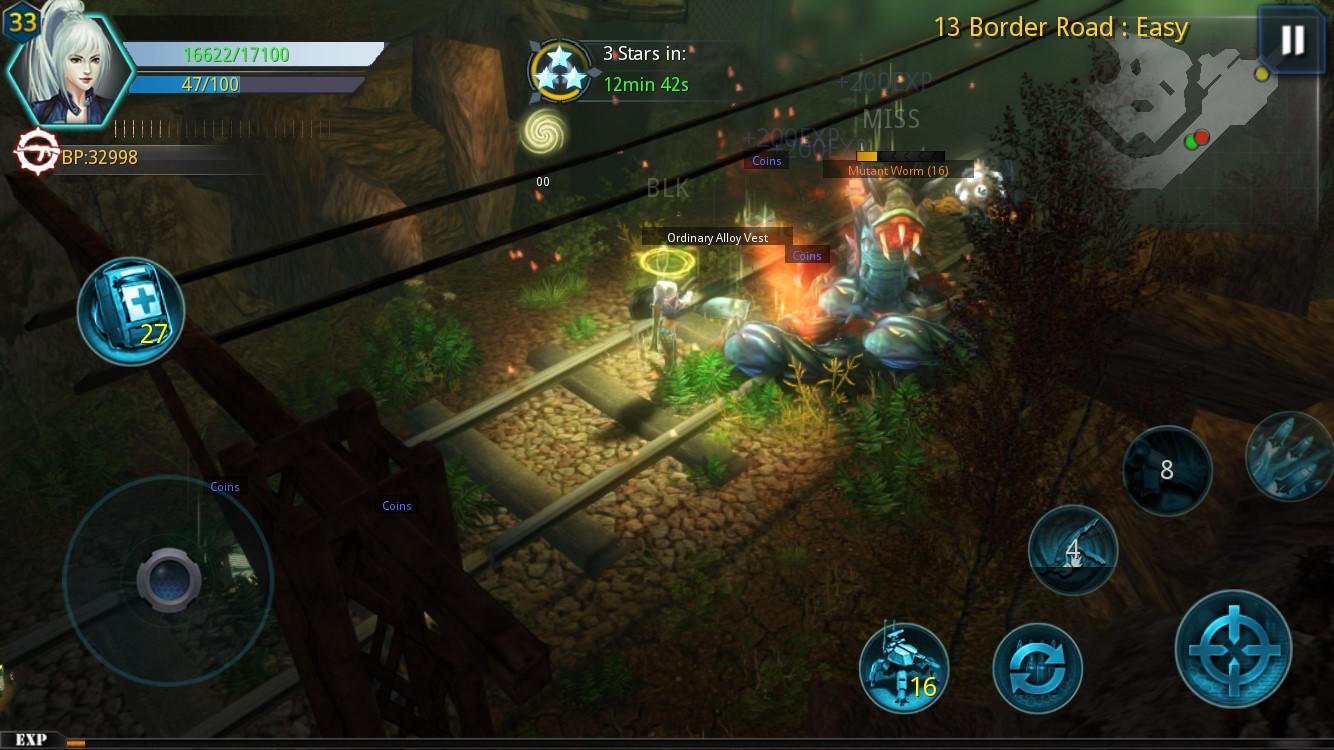1334x750 pixels.
Task: Activate the grenade skill showing 8 charges
Action: [x=1166, y=470]
